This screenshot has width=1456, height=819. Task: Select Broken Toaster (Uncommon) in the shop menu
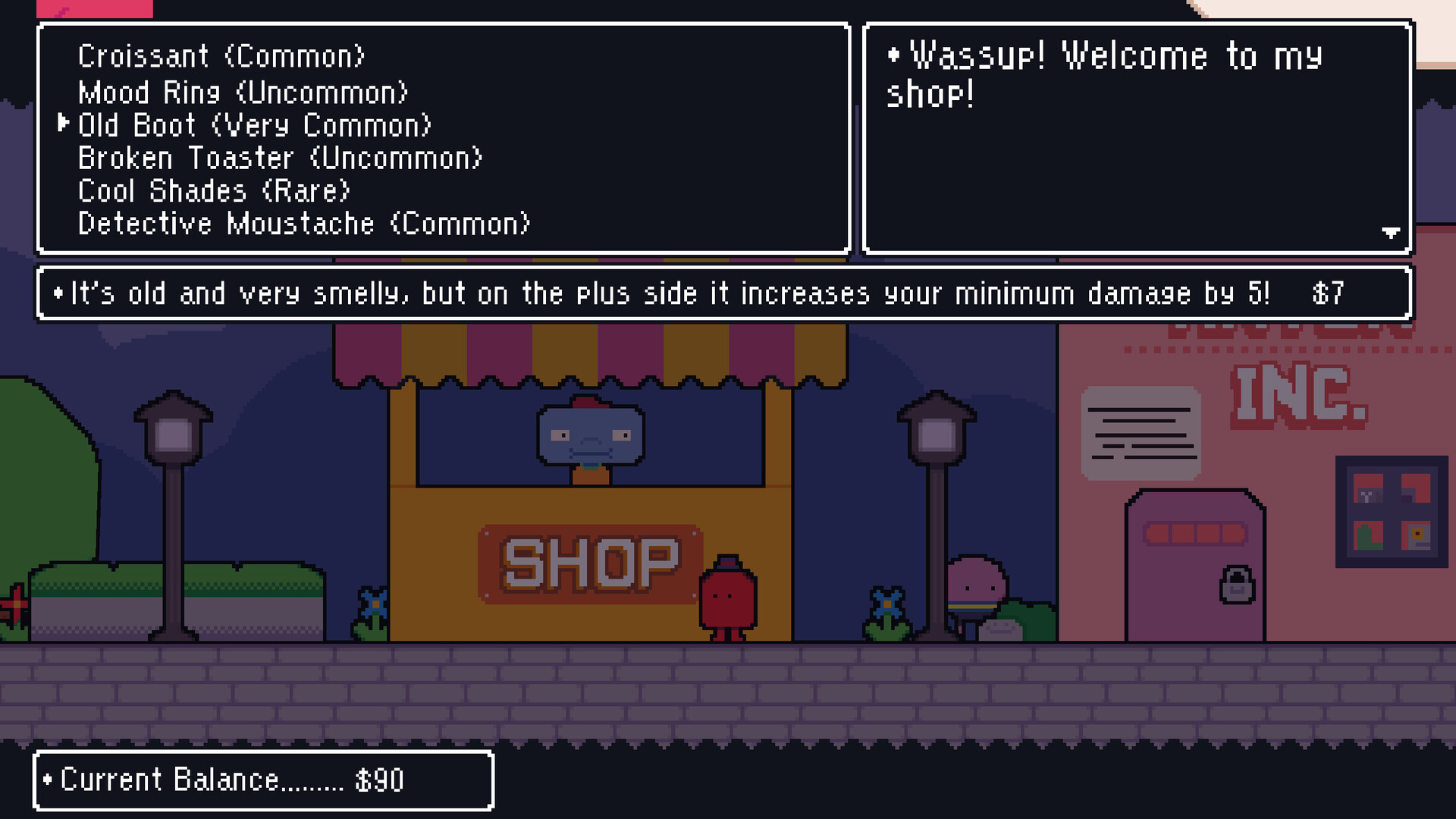281,158
